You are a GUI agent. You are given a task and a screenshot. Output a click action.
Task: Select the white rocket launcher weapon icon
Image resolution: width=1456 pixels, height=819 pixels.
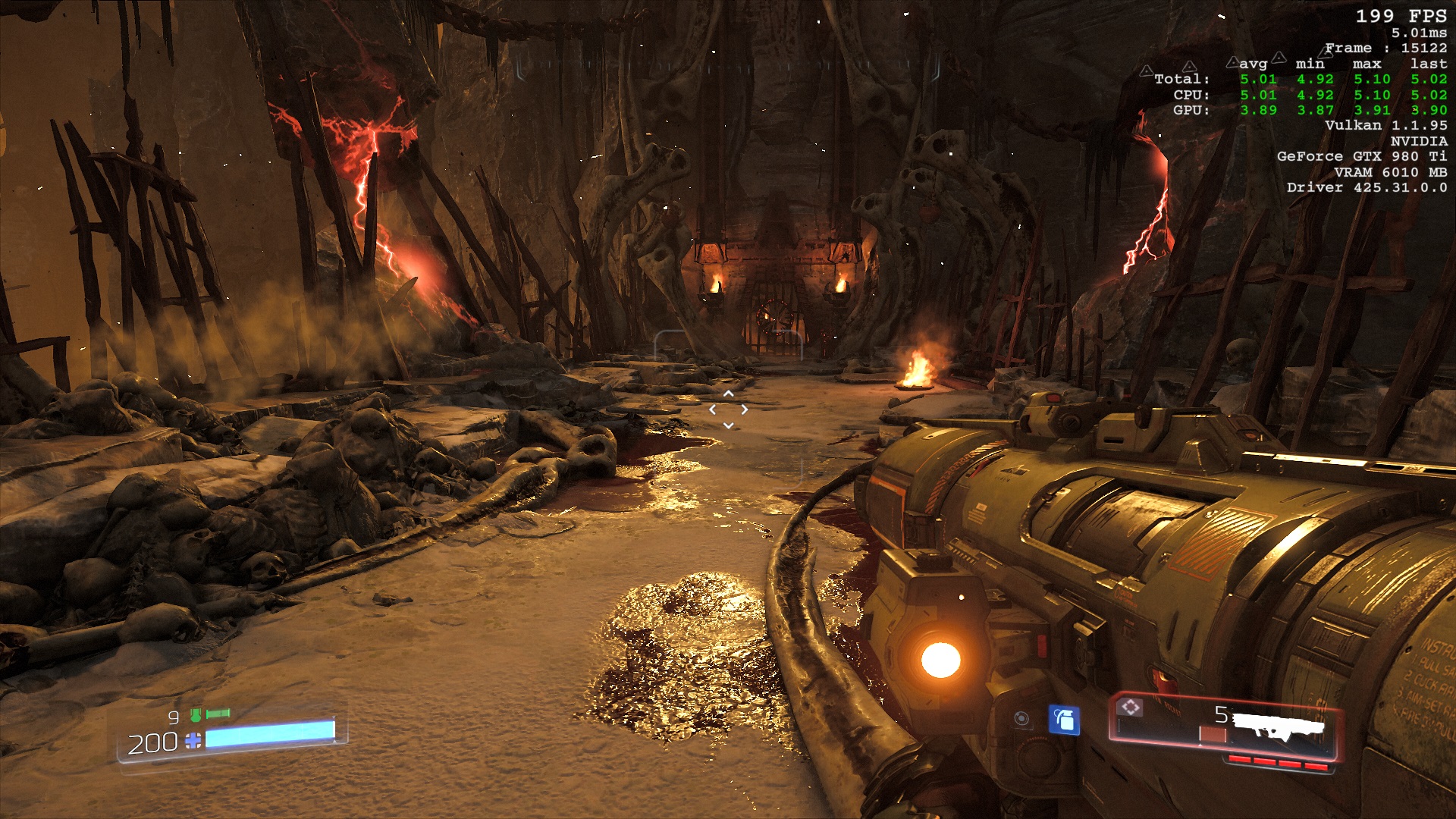pyautogui.click(x=1279, y=726)
